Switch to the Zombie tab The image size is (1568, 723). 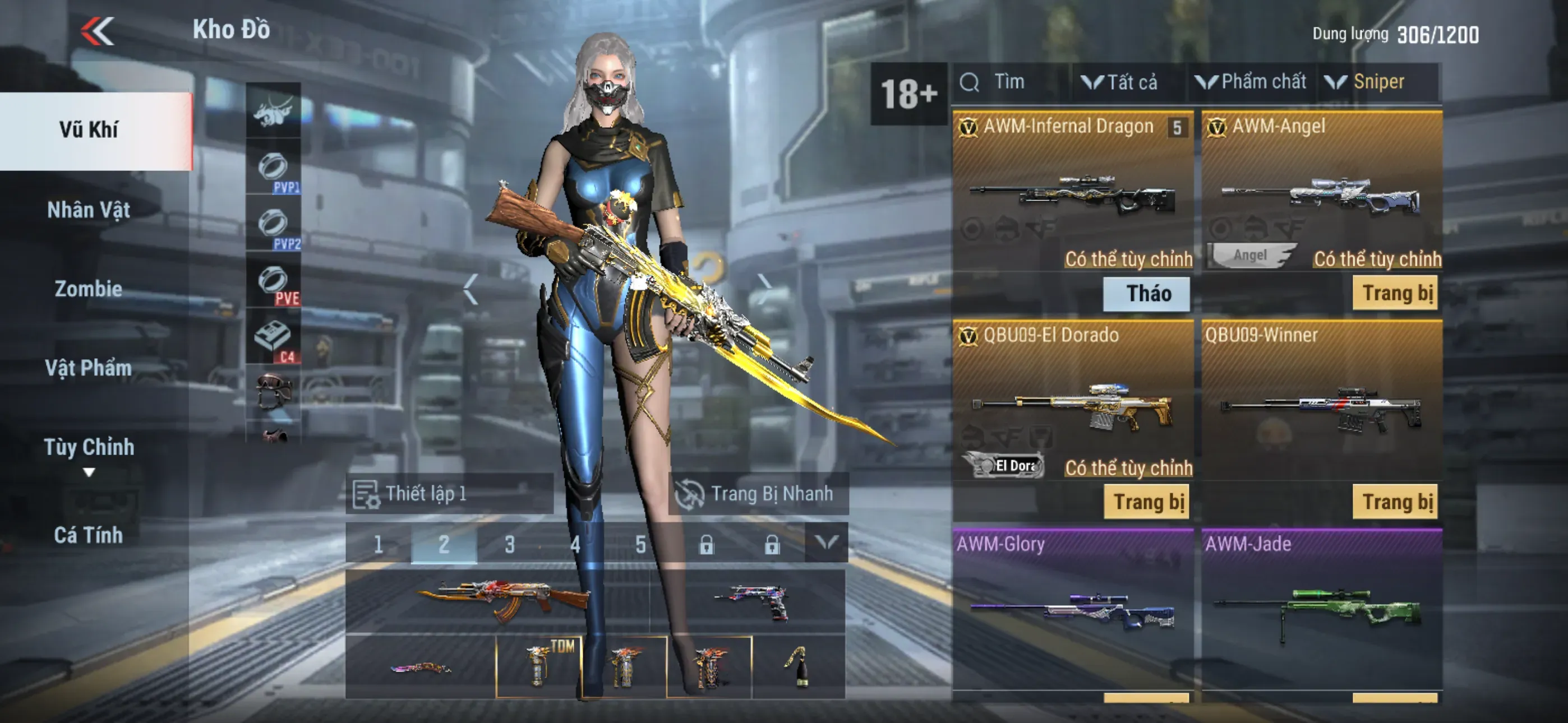[89, 289]
